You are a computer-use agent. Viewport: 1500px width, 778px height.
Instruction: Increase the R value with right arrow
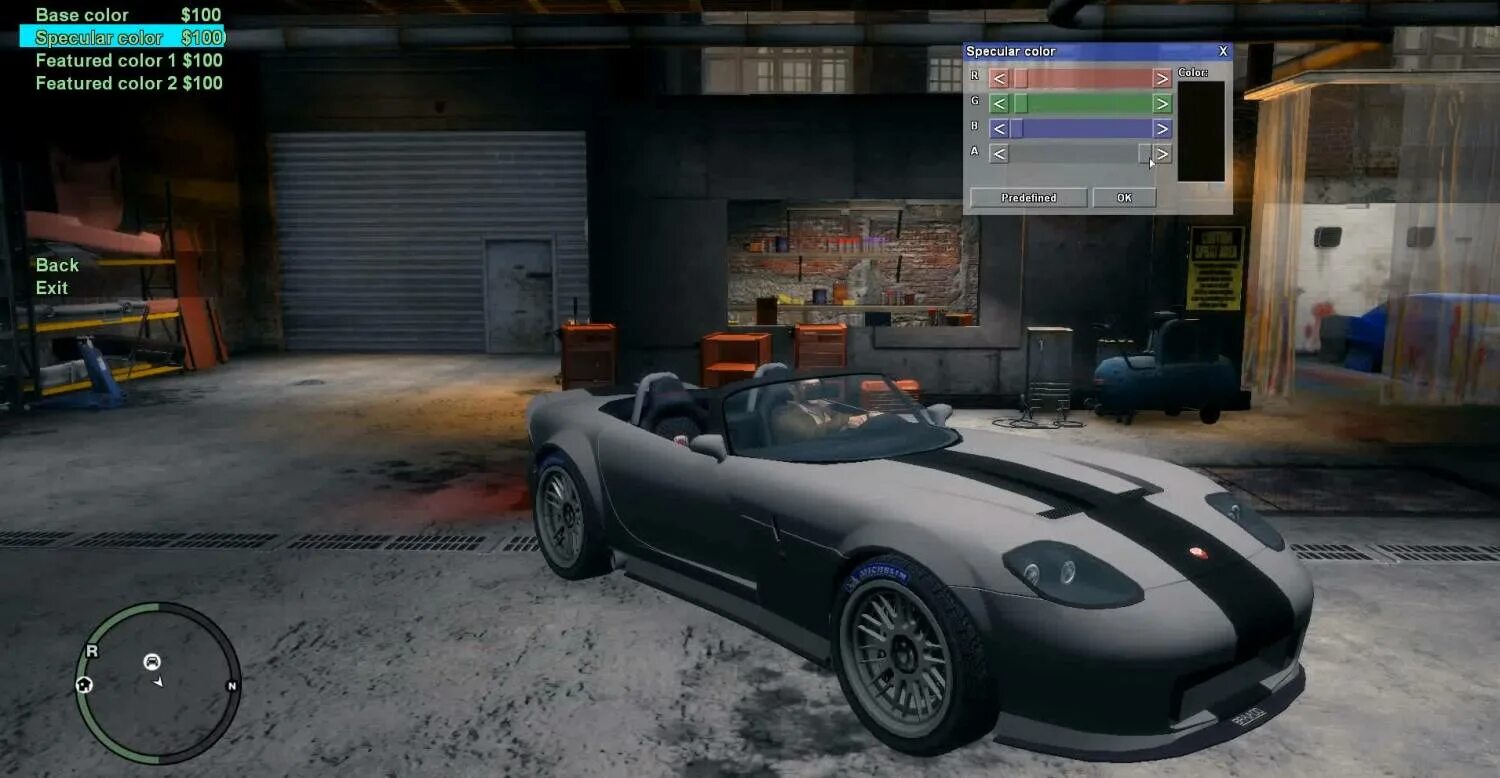click(1160, 76)
